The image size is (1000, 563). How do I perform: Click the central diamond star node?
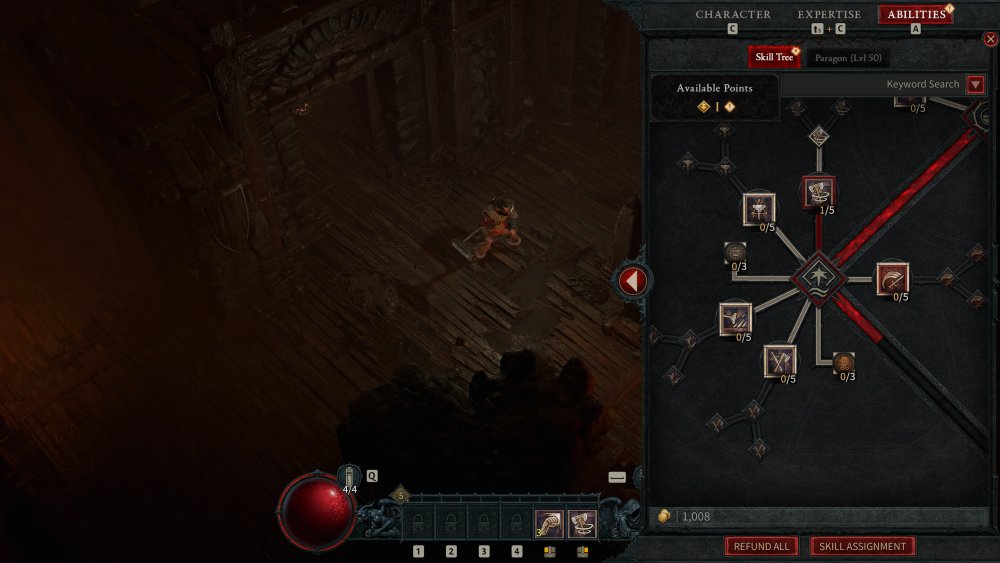pos(819,279)
